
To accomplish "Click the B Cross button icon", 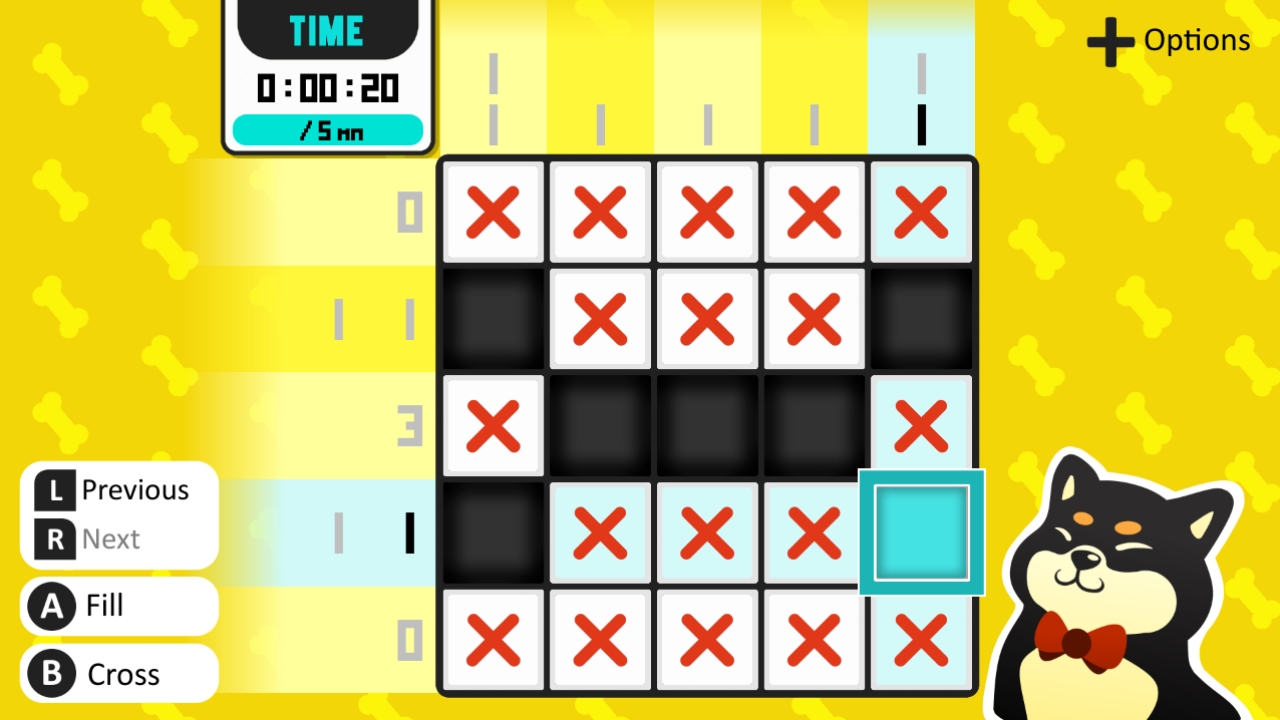I will click(51, 674).
